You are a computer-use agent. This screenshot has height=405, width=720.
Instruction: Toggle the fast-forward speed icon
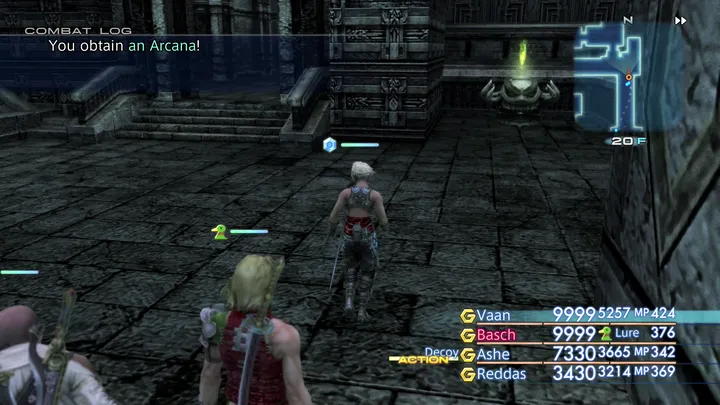click(x=681, y=20)
